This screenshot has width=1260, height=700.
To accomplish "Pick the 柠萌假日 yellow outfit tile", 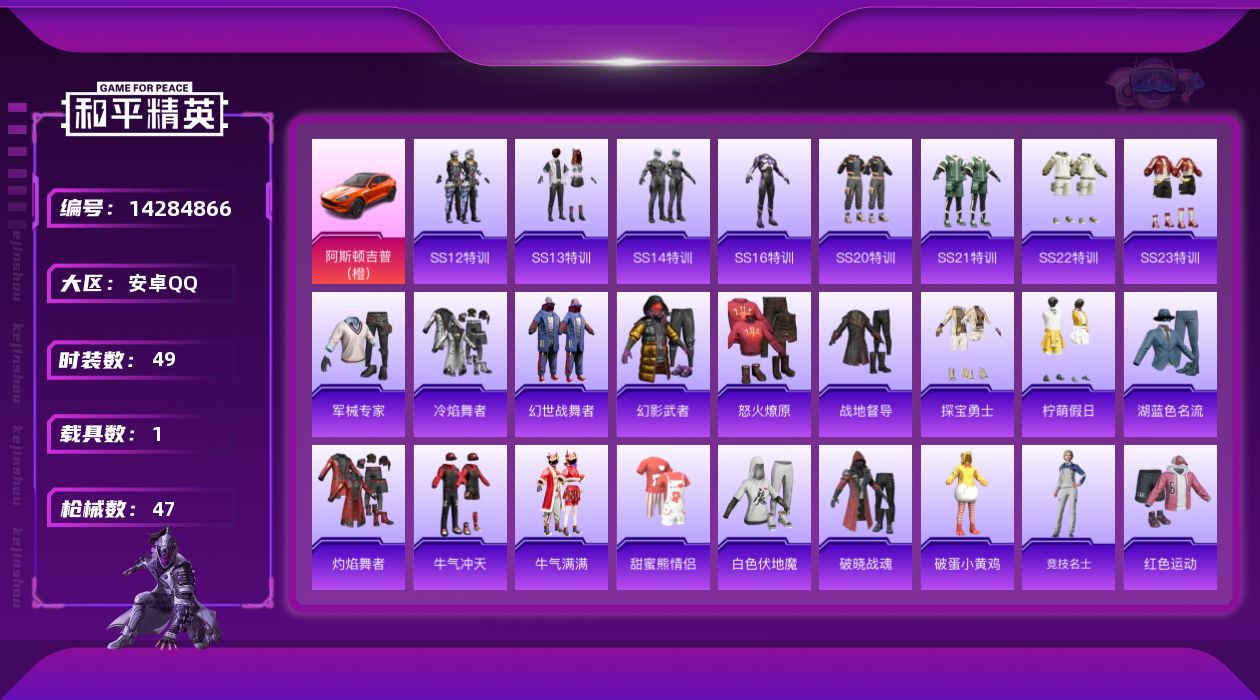I will click(1068, 364).
